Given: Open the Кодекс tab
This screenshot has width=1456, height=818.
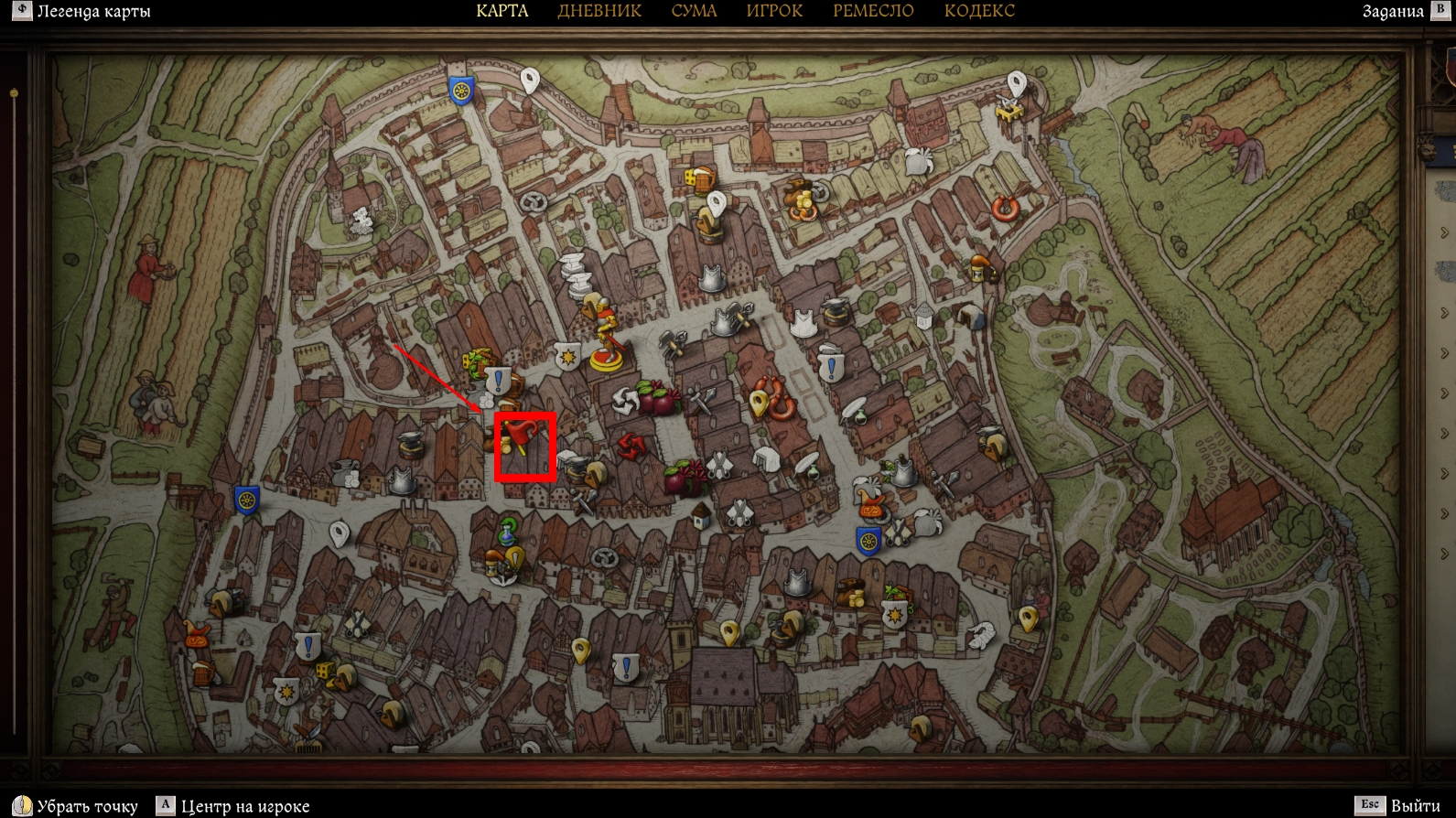Looking at the screenshot, I should pos(979,11).
